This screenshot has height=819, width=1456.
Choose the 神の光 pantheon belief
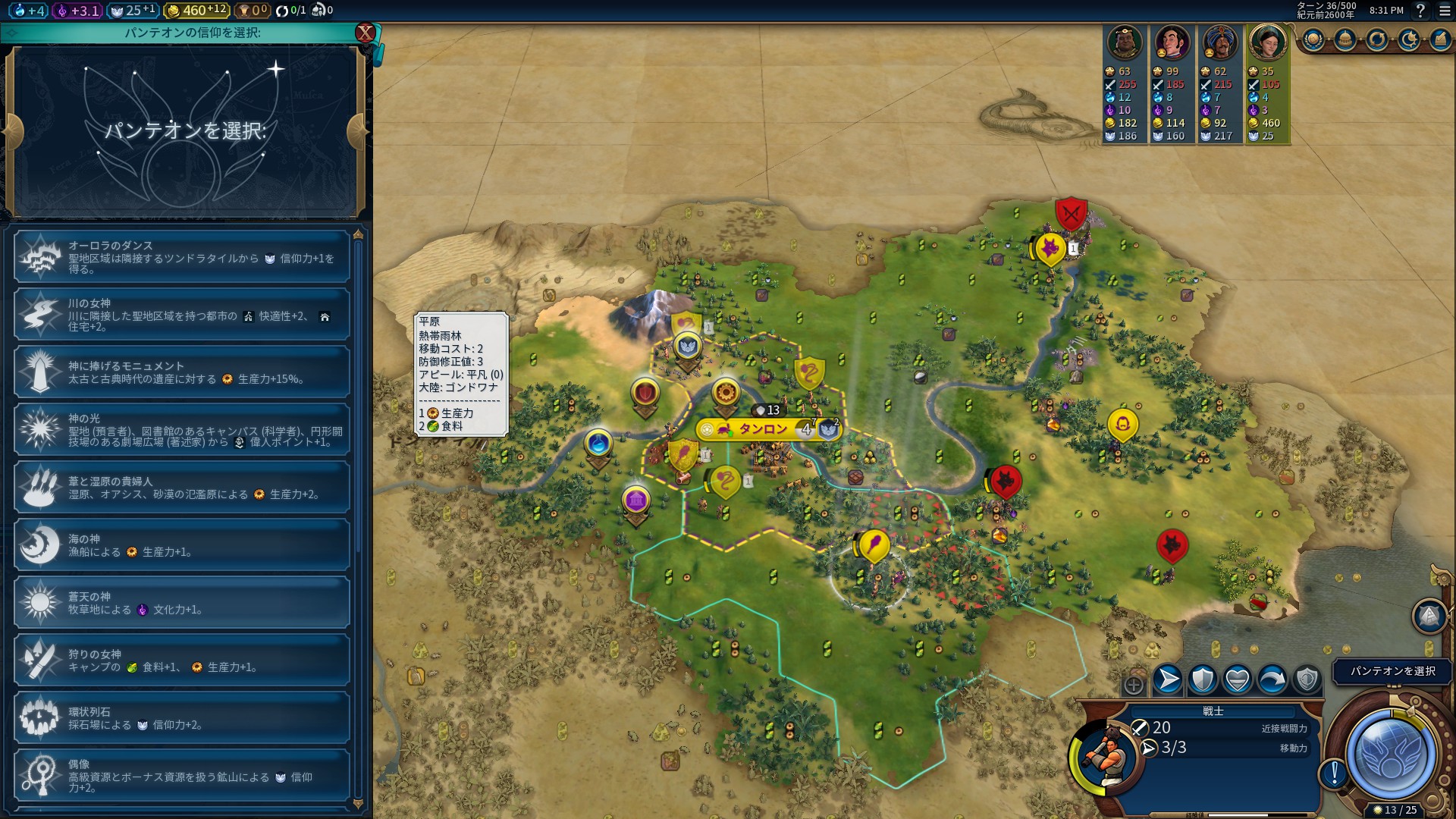182,430
